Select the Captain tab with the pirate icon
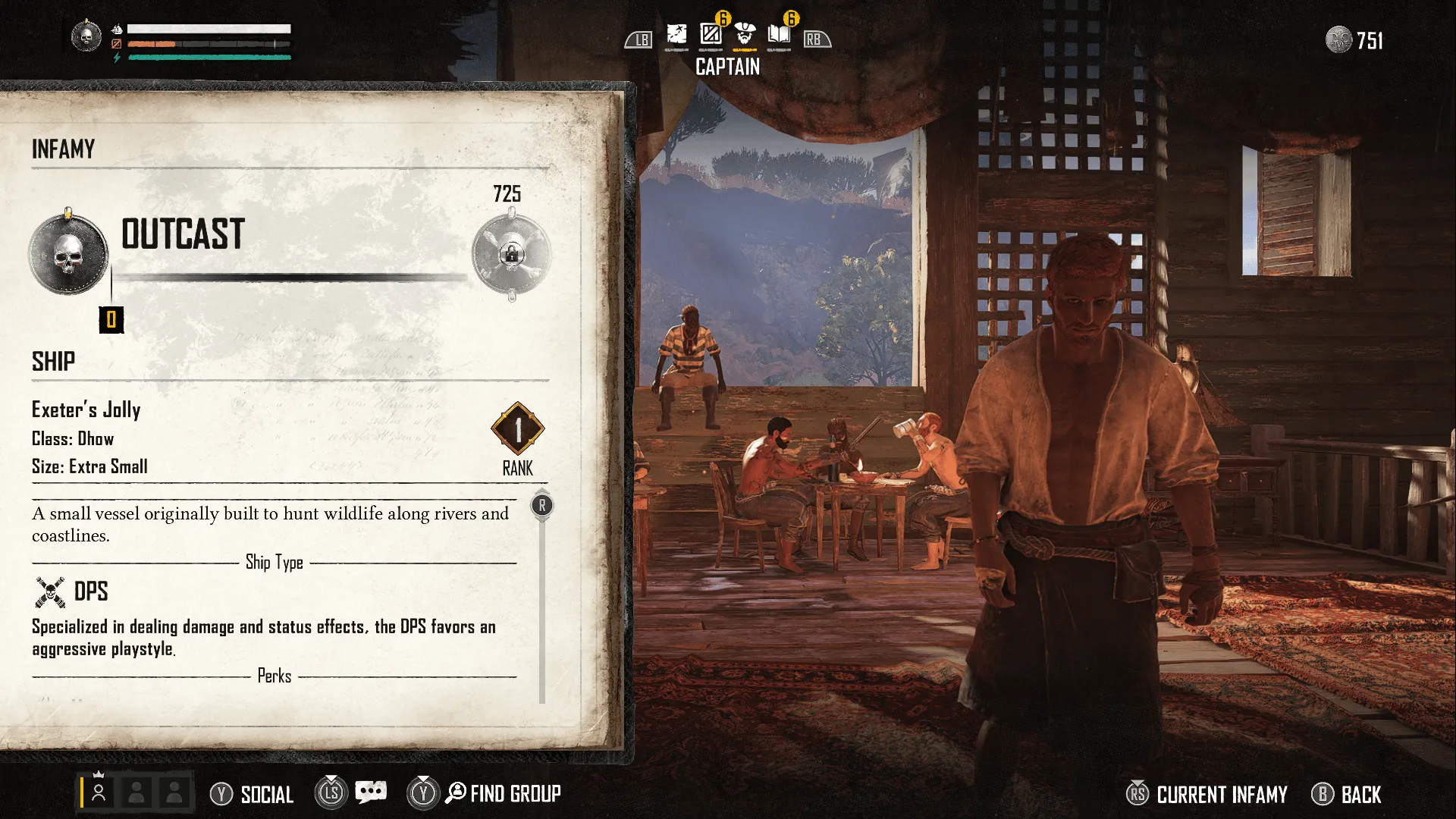 pos(745,35)
